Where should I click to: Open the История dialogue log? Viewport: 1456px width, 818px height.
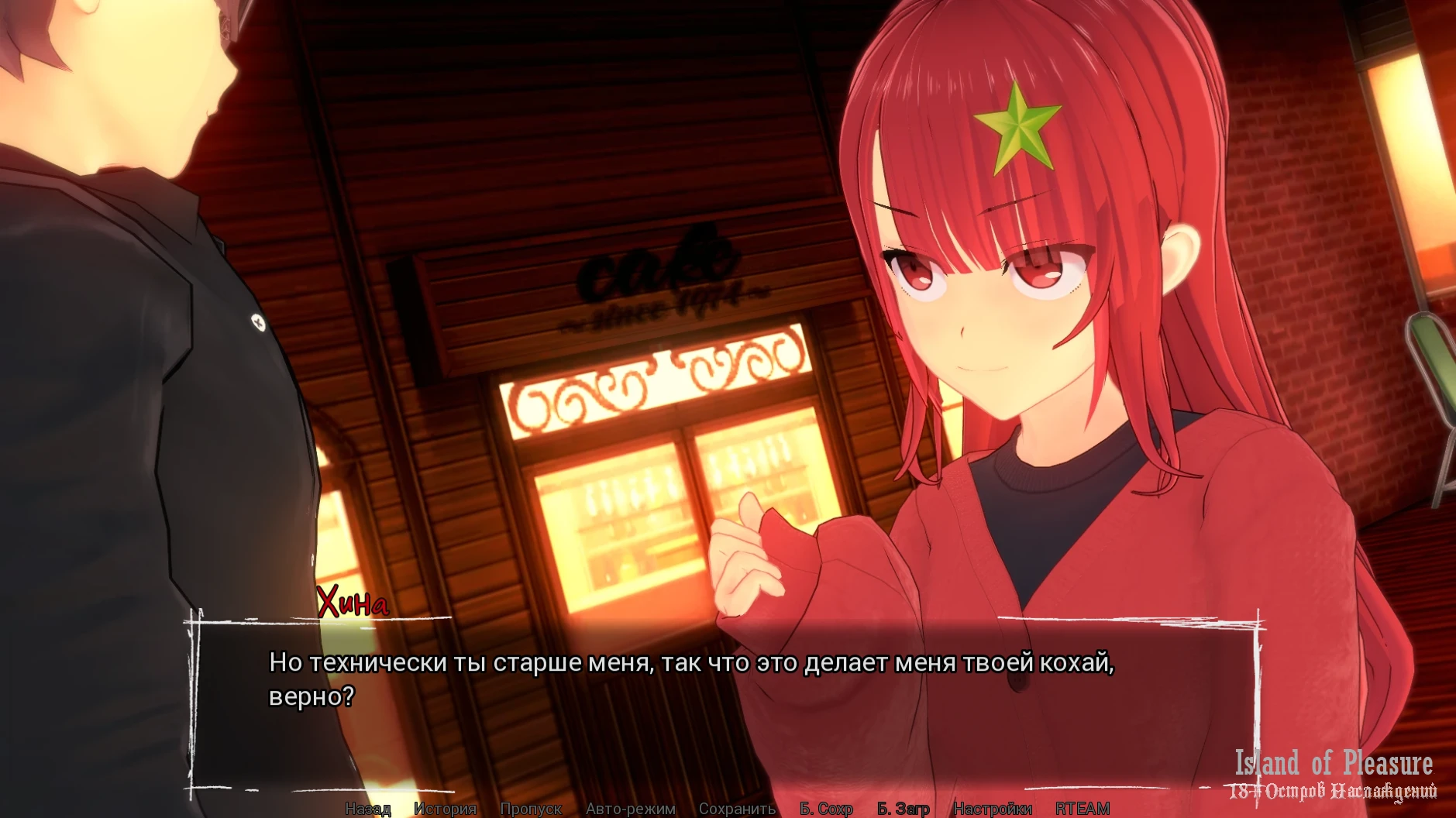coord(445,809)
